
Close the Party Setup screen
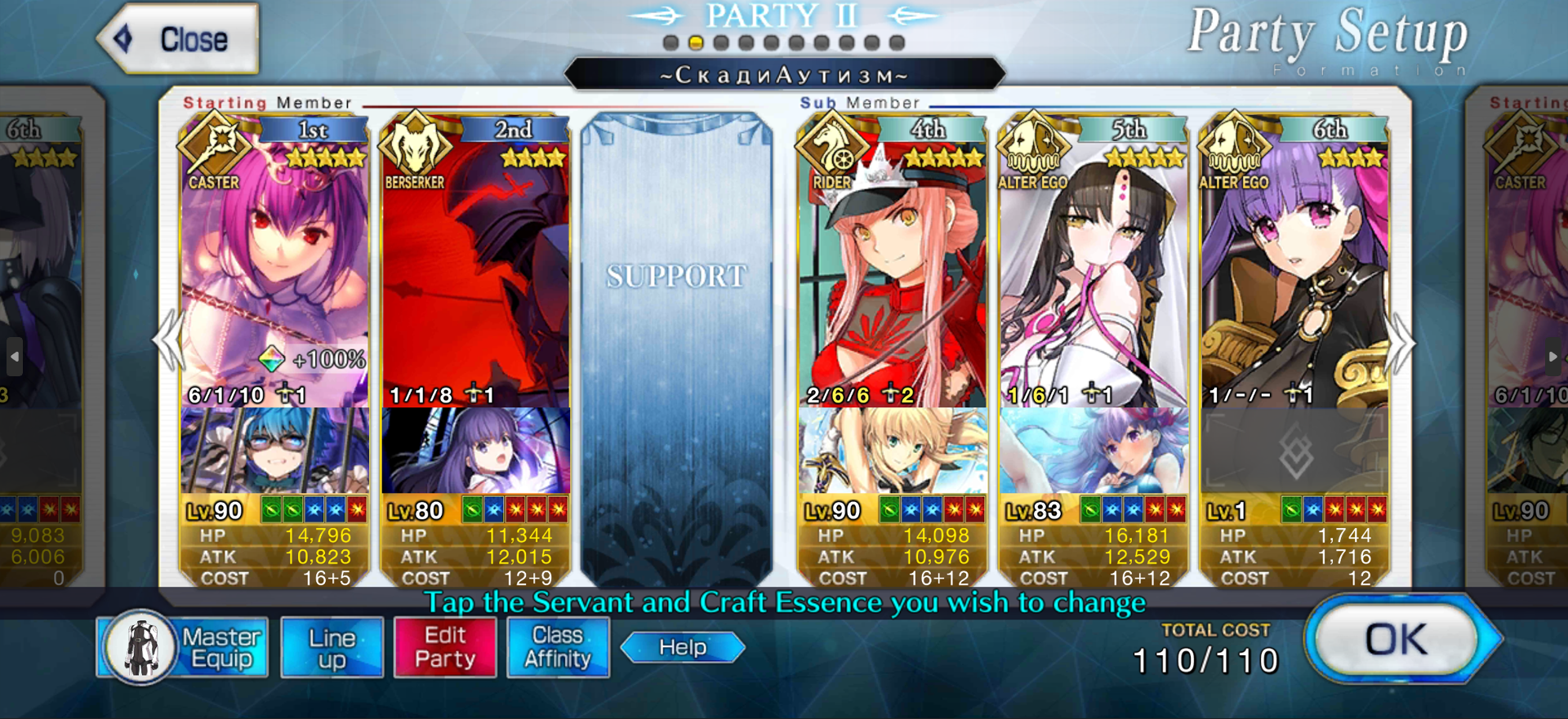178,39
